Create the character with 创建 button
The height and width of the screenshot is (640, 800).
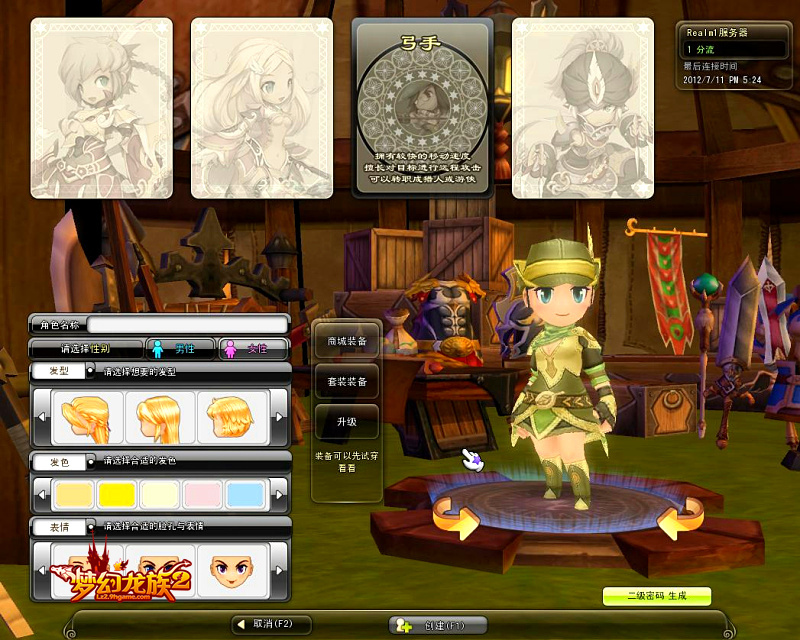coord(437,624)
